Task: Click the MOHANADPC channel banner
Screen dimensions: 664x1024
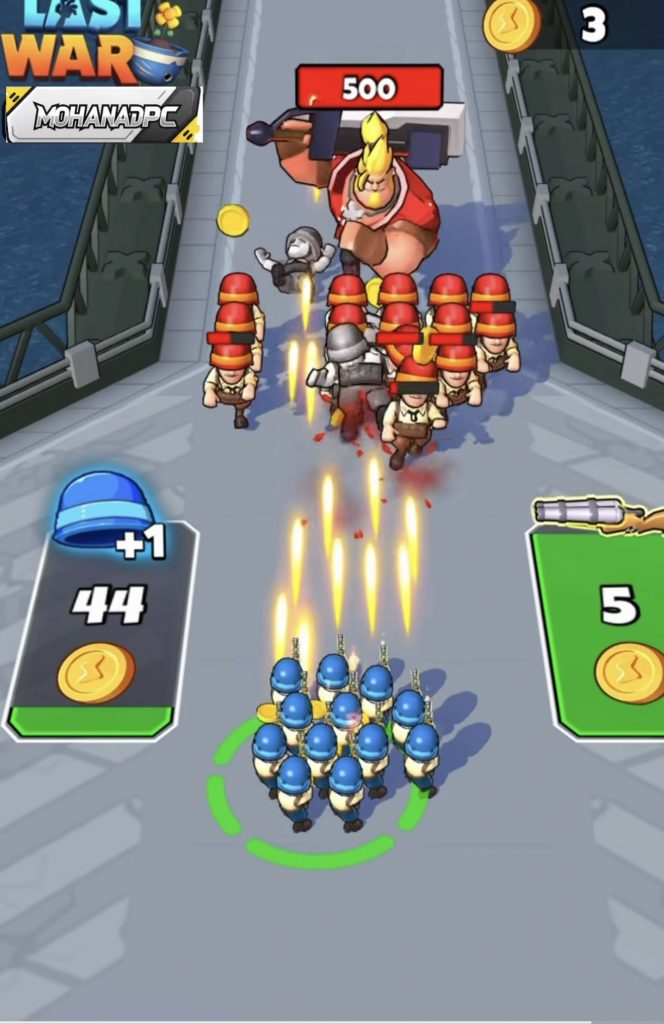Action: point(104,115)
